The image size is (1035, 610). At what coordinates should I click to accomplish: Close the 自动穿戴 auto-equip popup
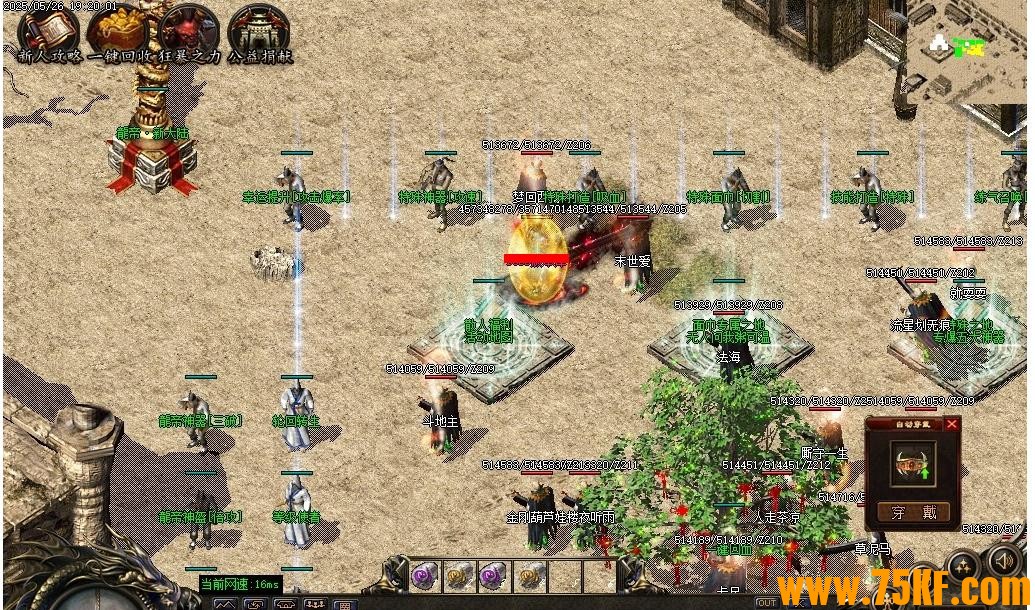951,424
